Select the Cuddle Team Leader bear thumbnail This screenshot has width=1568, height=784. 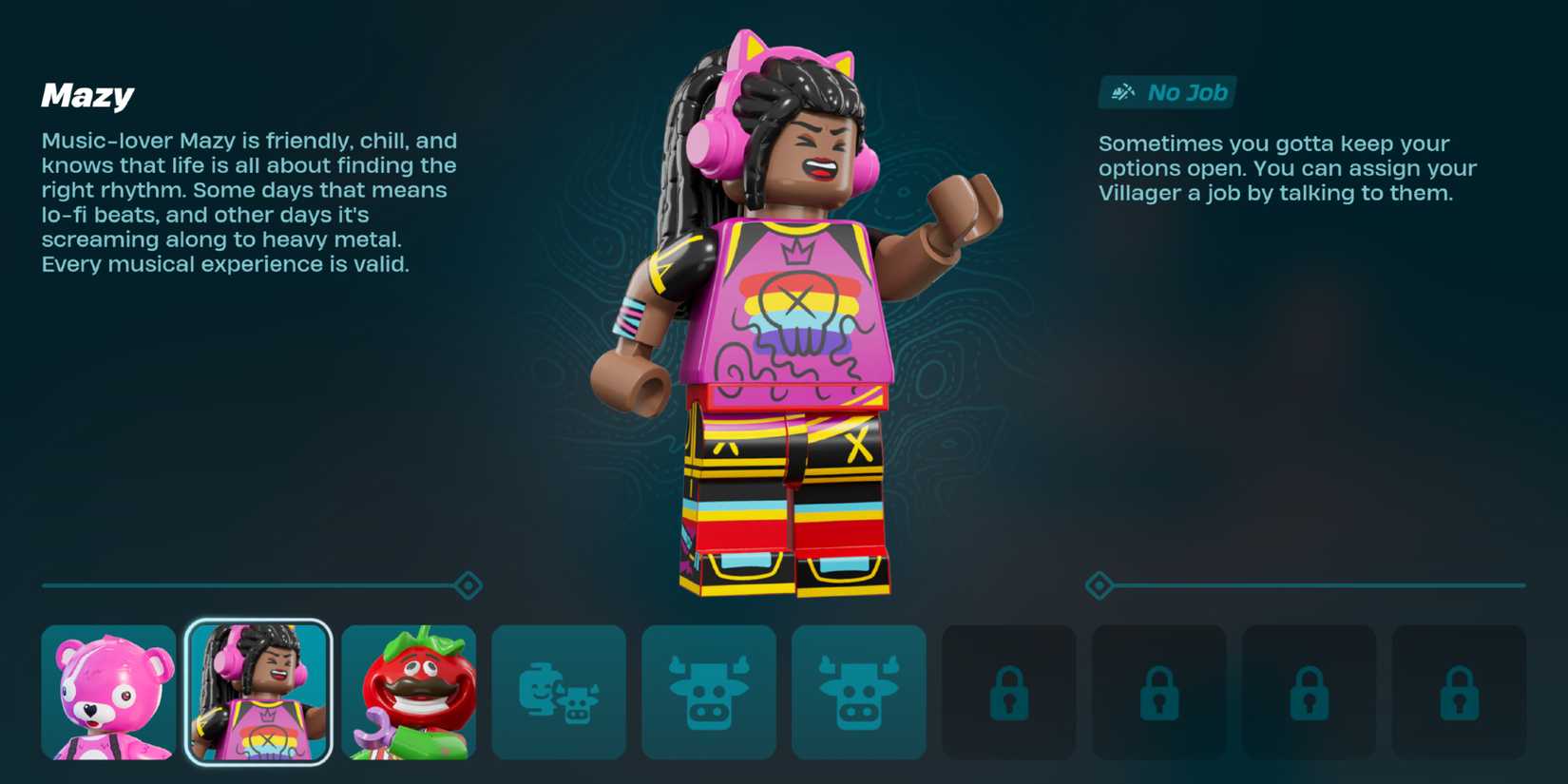coord(108,692)
